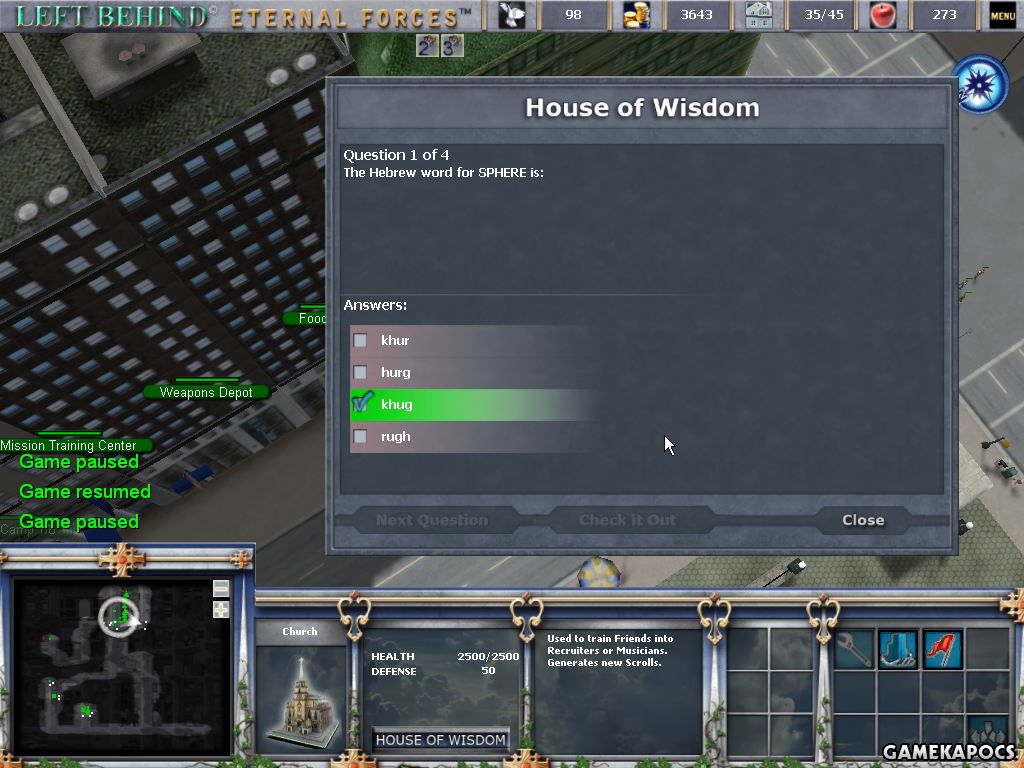Select control group 3

point(452,45)
